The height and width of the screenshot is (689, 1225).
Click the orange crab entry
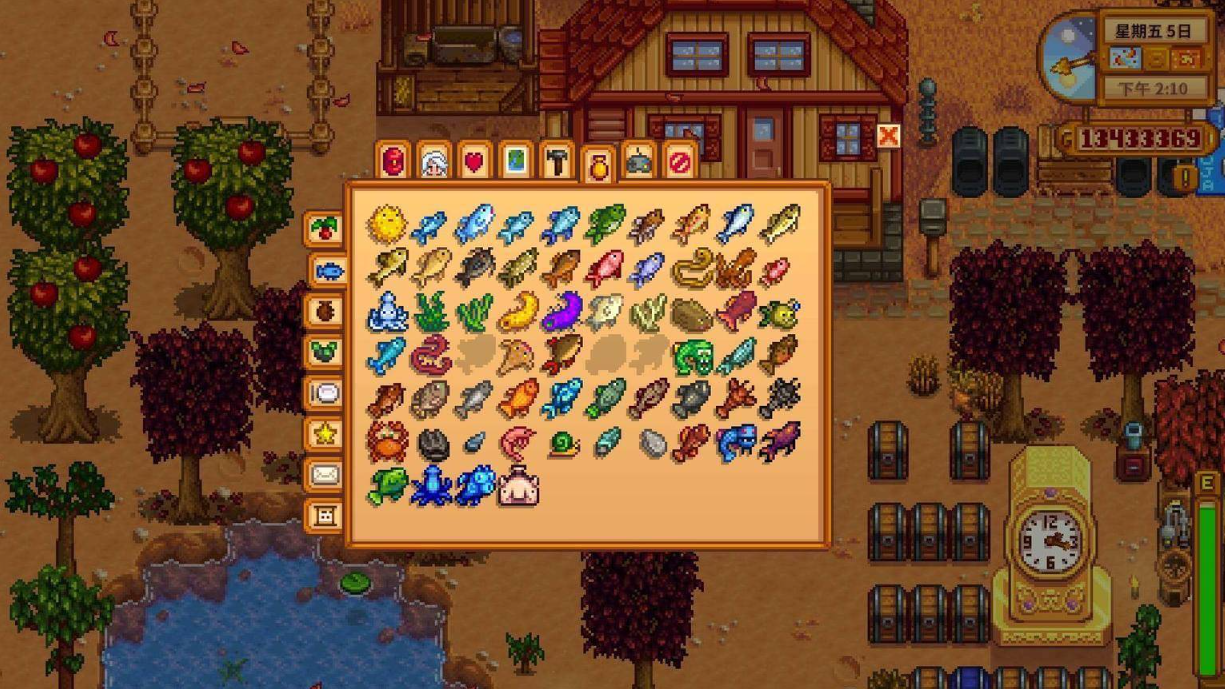[x=386, y=441]
